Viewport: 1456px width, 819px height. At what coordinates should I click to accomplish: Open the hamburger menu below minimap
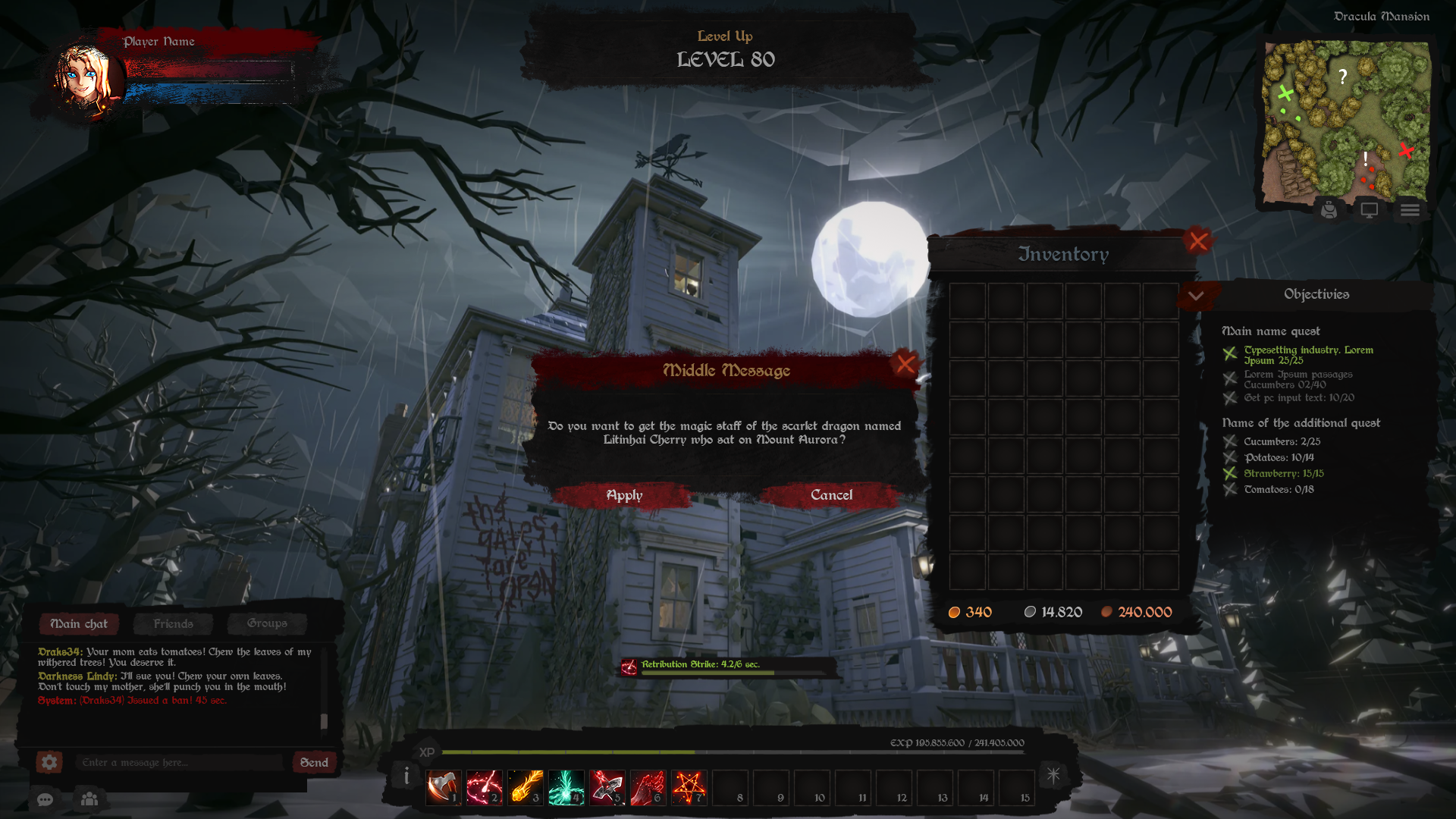(1410, 210)
